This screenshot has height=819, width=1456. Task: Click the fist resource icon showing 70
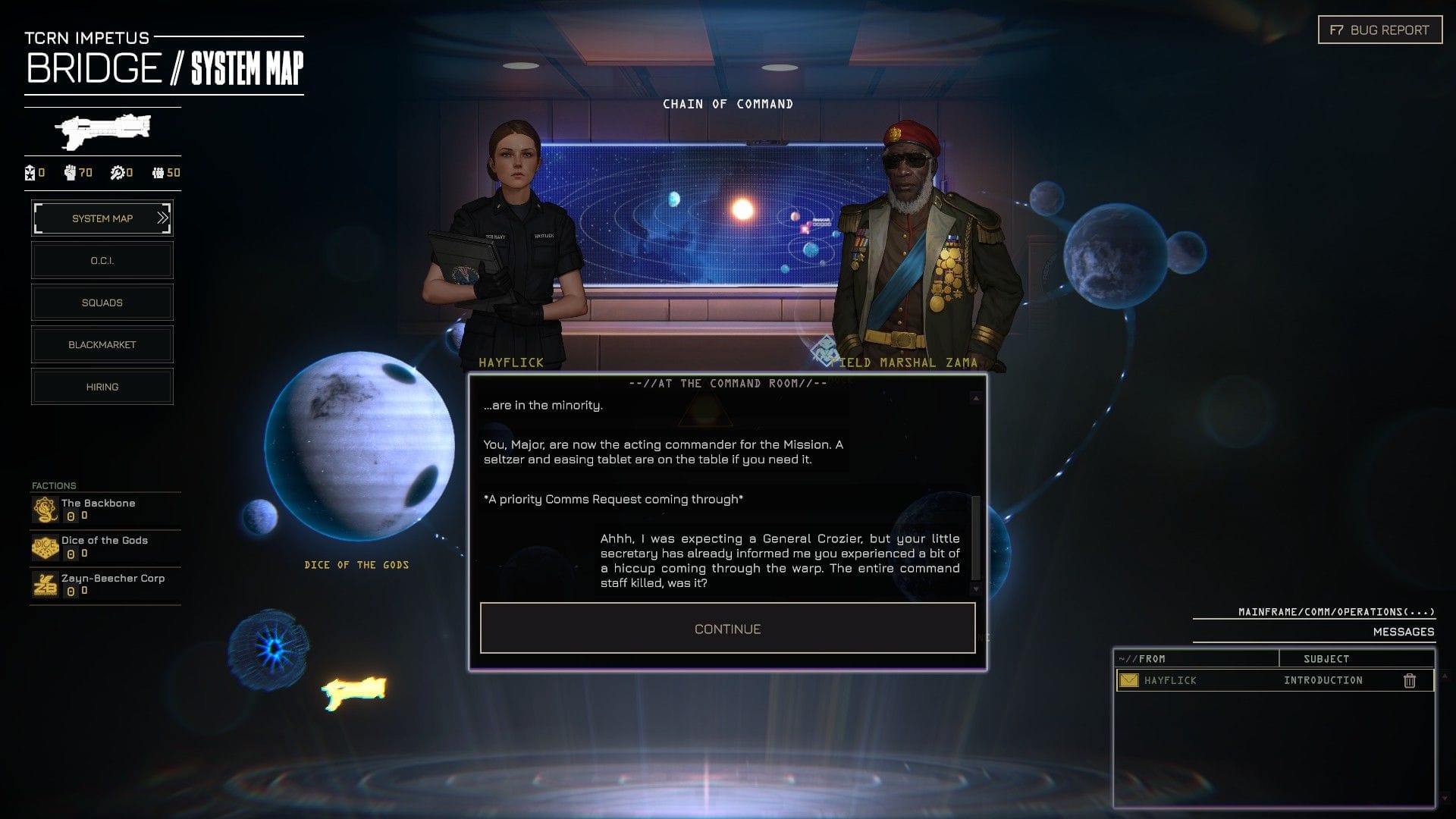click(70, 173)
